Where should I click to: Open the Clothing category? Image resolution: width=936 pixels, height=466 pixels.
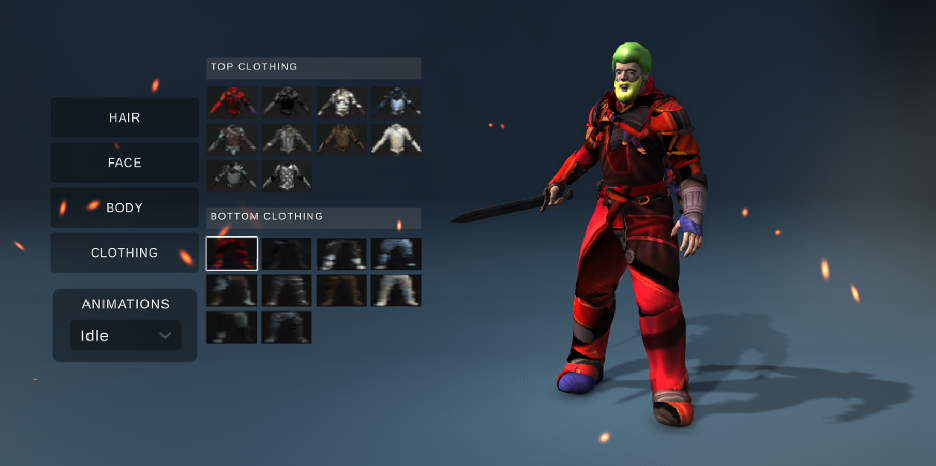coord(124,253)
